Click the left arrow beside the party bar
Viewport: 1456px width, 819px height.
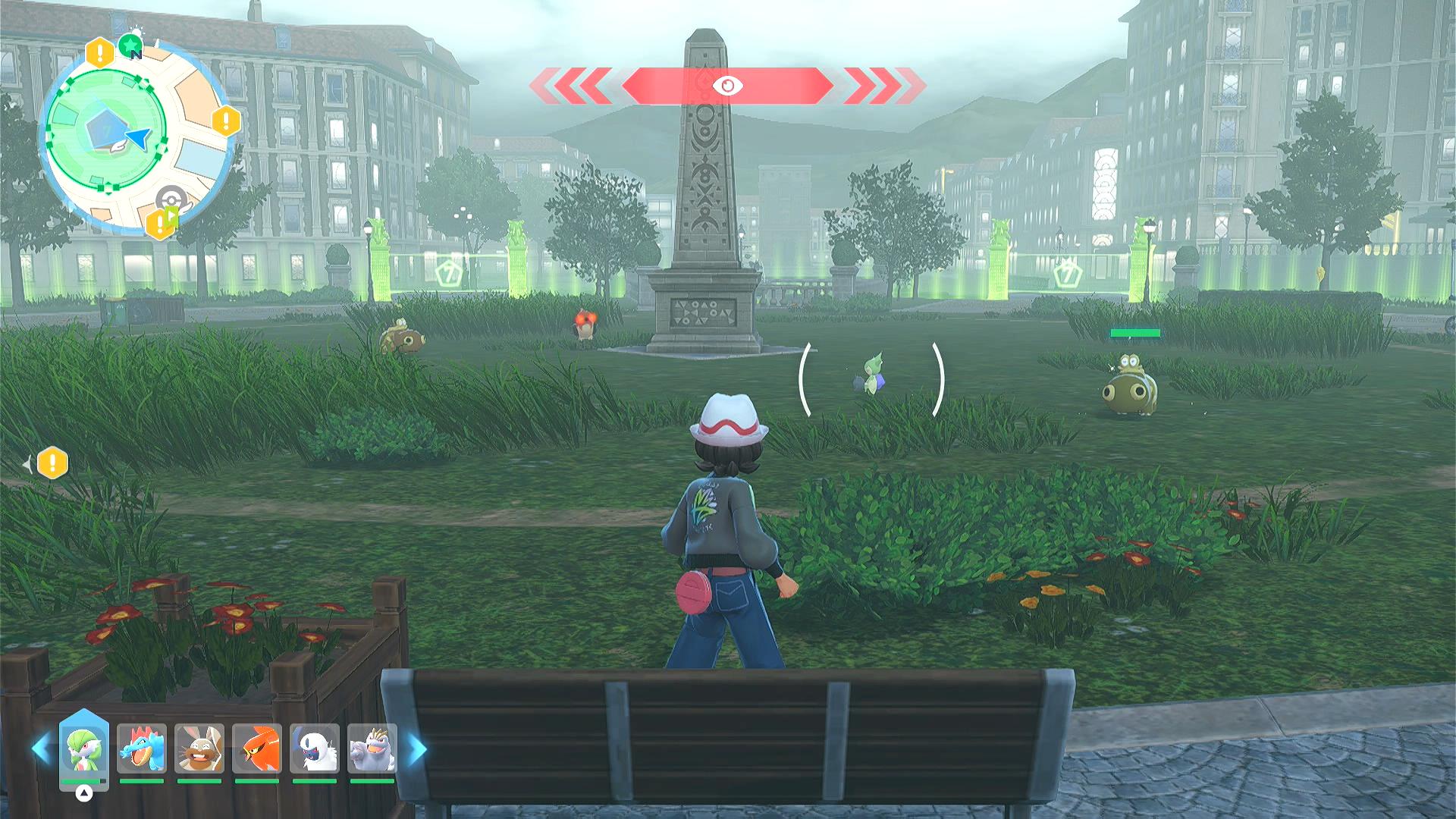click(x=41, y=749)
